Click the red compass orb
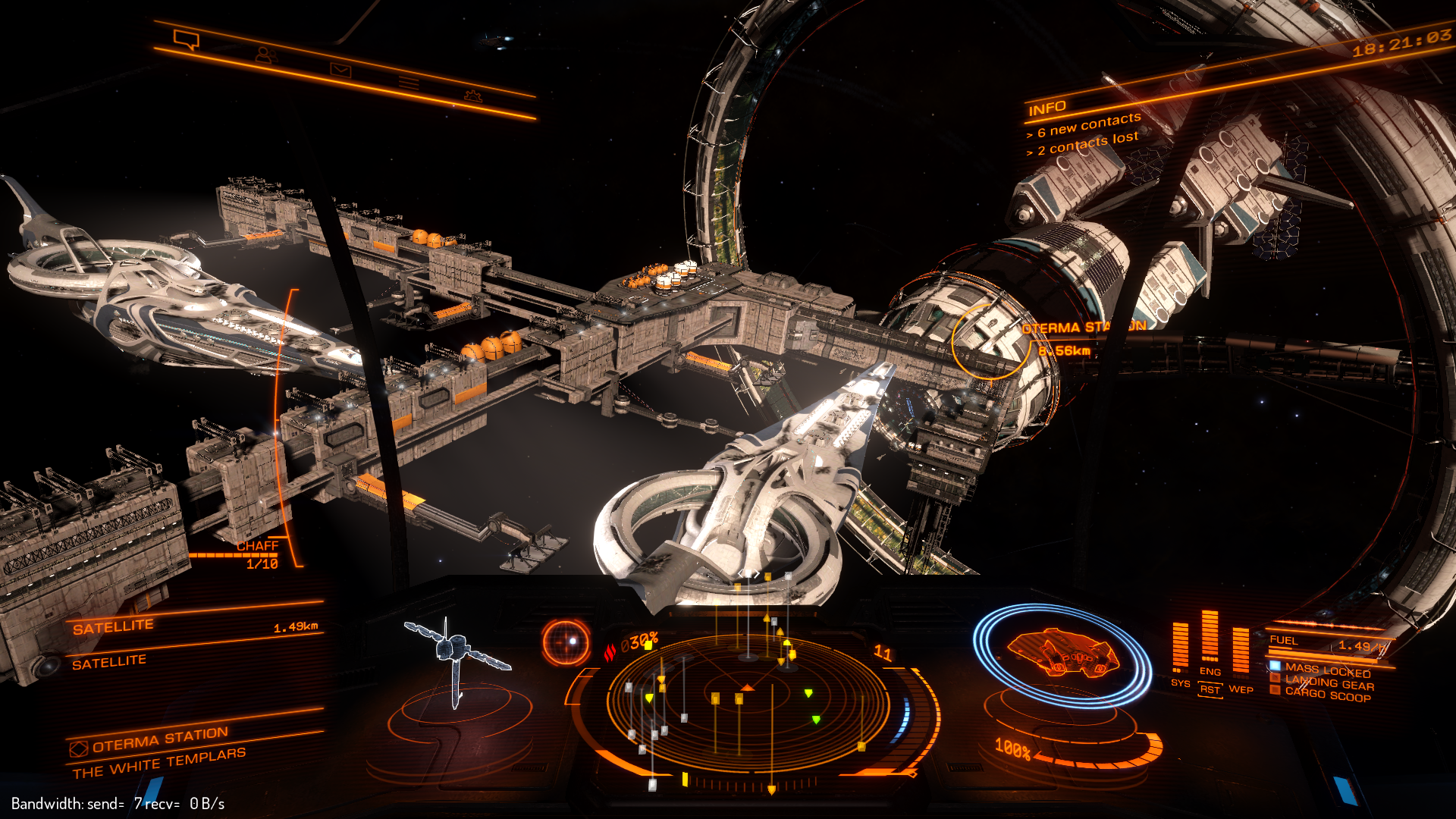Viewport: 1456px width, 819px height. (x=566, y=643)
